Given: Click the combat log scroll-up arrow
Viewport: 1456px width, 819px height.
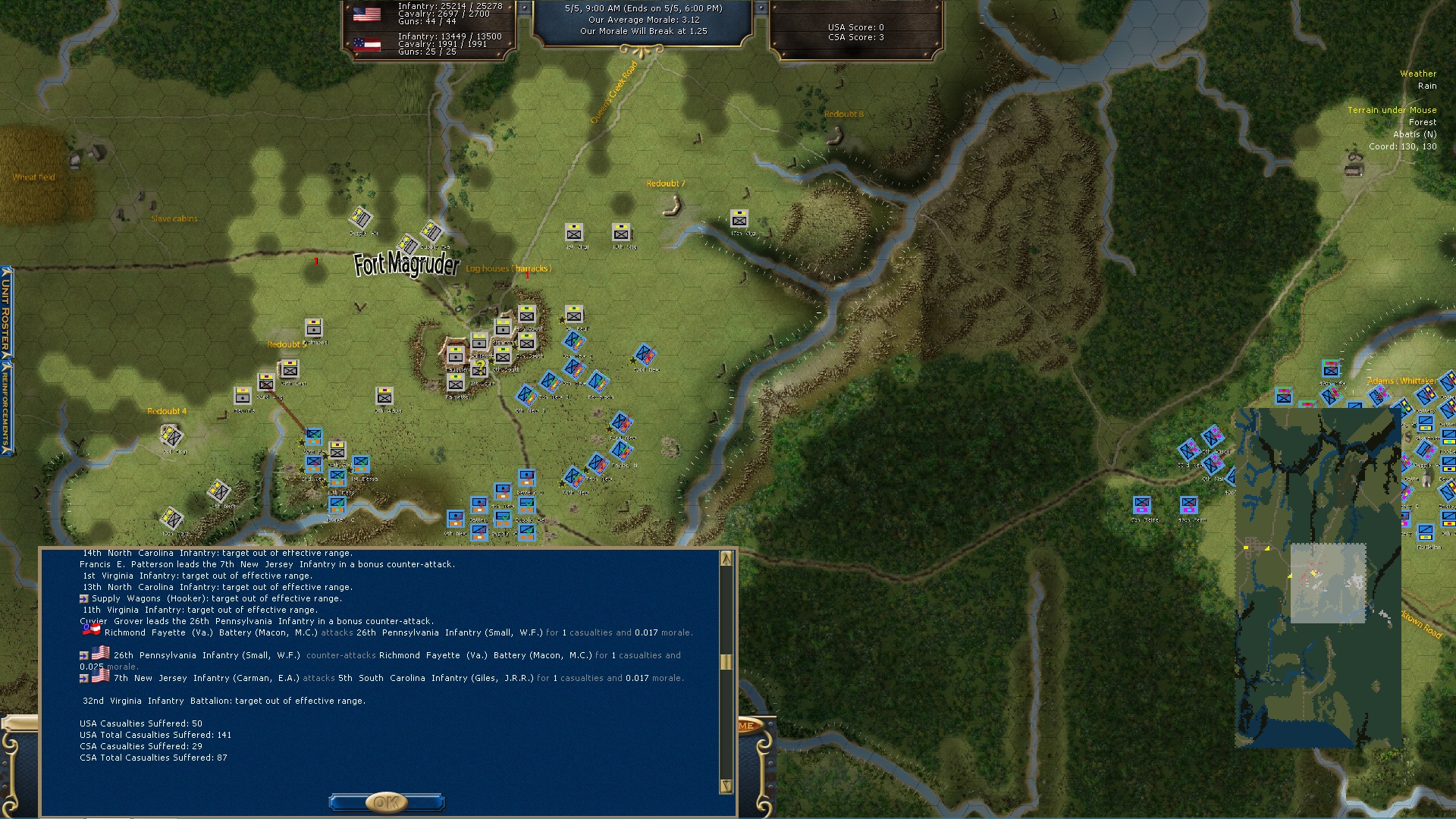Looking at the screenshot, I should [726, 559].
